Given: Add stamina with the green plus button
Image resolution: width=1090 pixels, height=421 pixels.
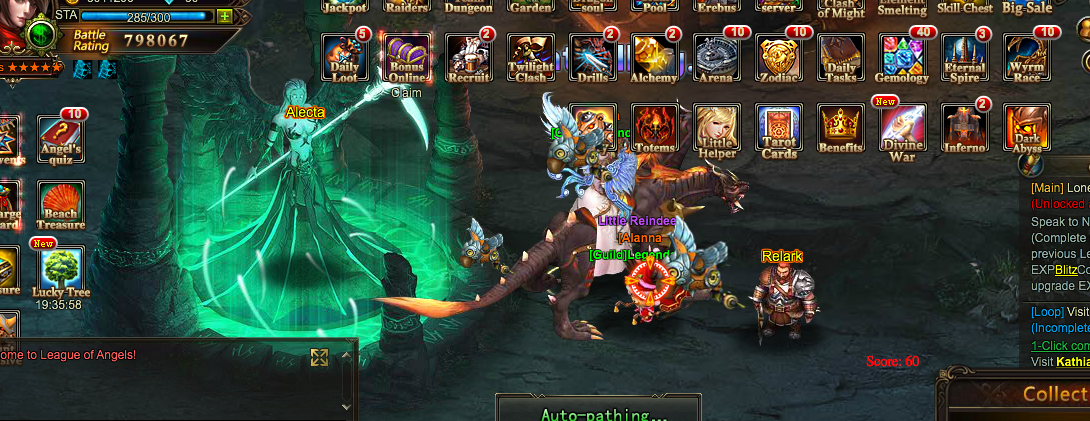Looking at the screenshot, I should (x=224, y=16).
